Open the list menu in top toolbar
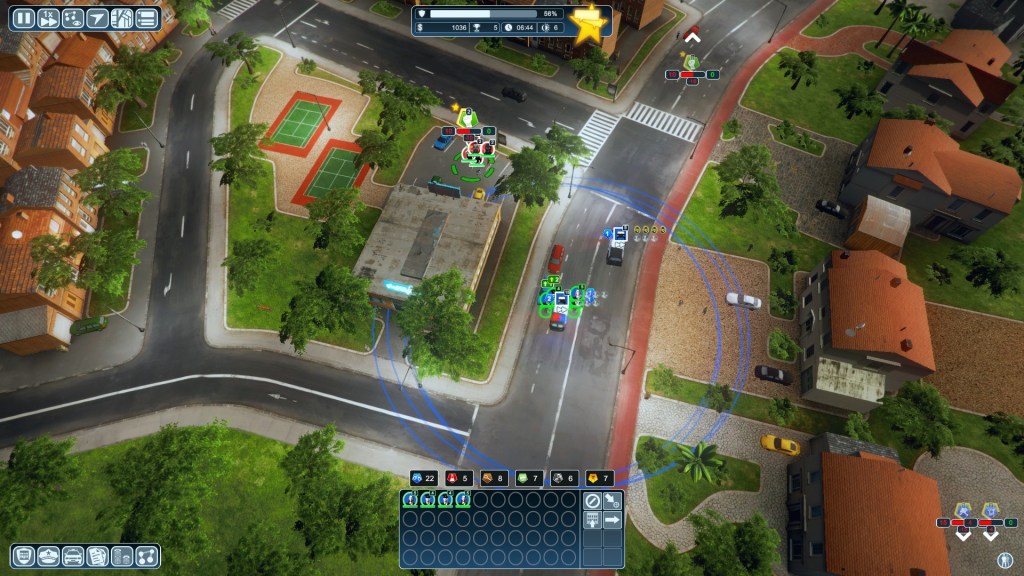 pos(147,18)
